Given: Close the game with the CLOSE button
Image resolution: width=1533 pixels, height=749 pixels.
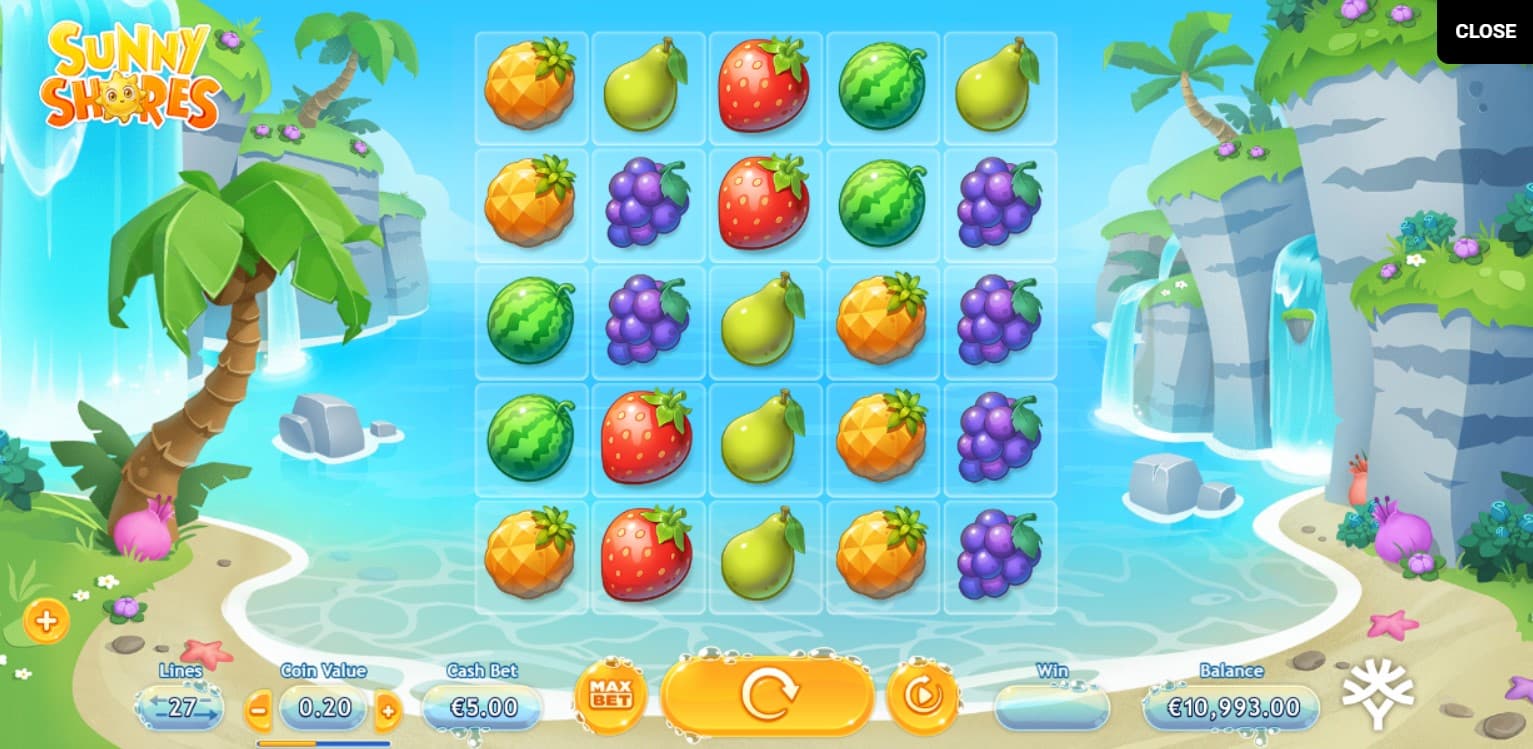Looking at the screenshot, I should pos(1484,31).
